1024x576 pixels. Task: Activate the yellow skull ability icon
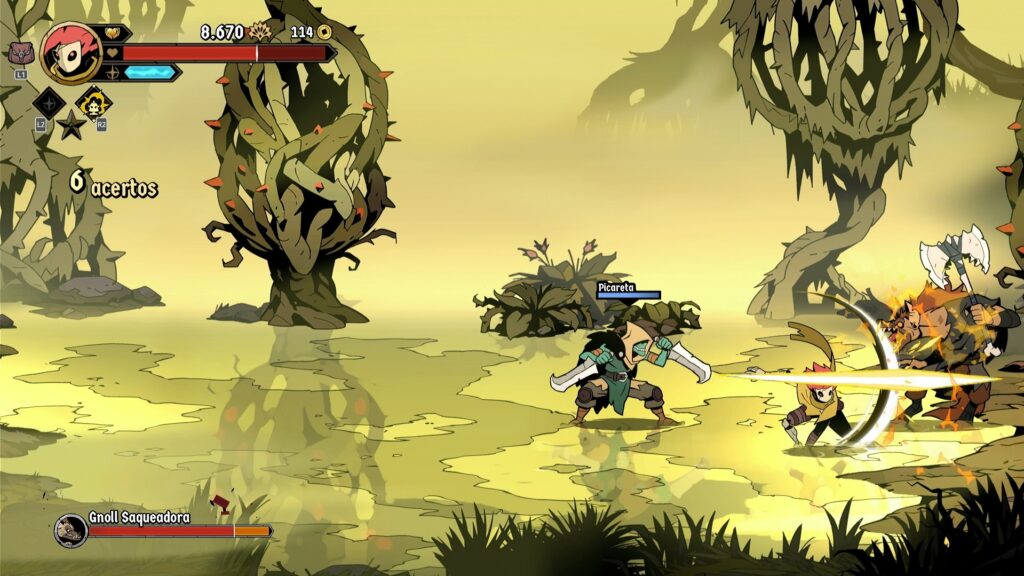point(94,102)
